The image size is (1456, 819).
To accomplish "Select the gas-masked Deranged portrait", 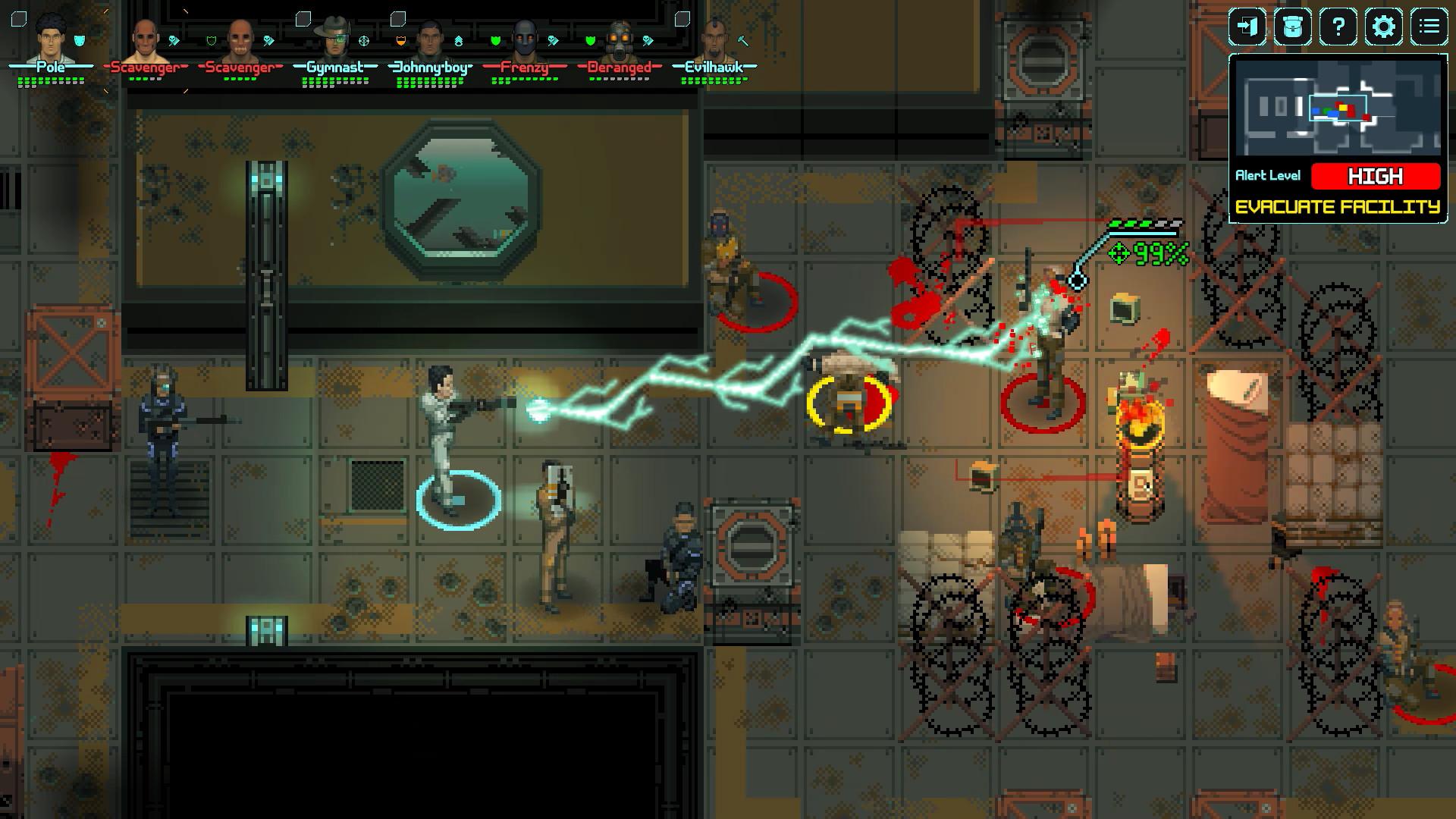I will tap(619, 39).
